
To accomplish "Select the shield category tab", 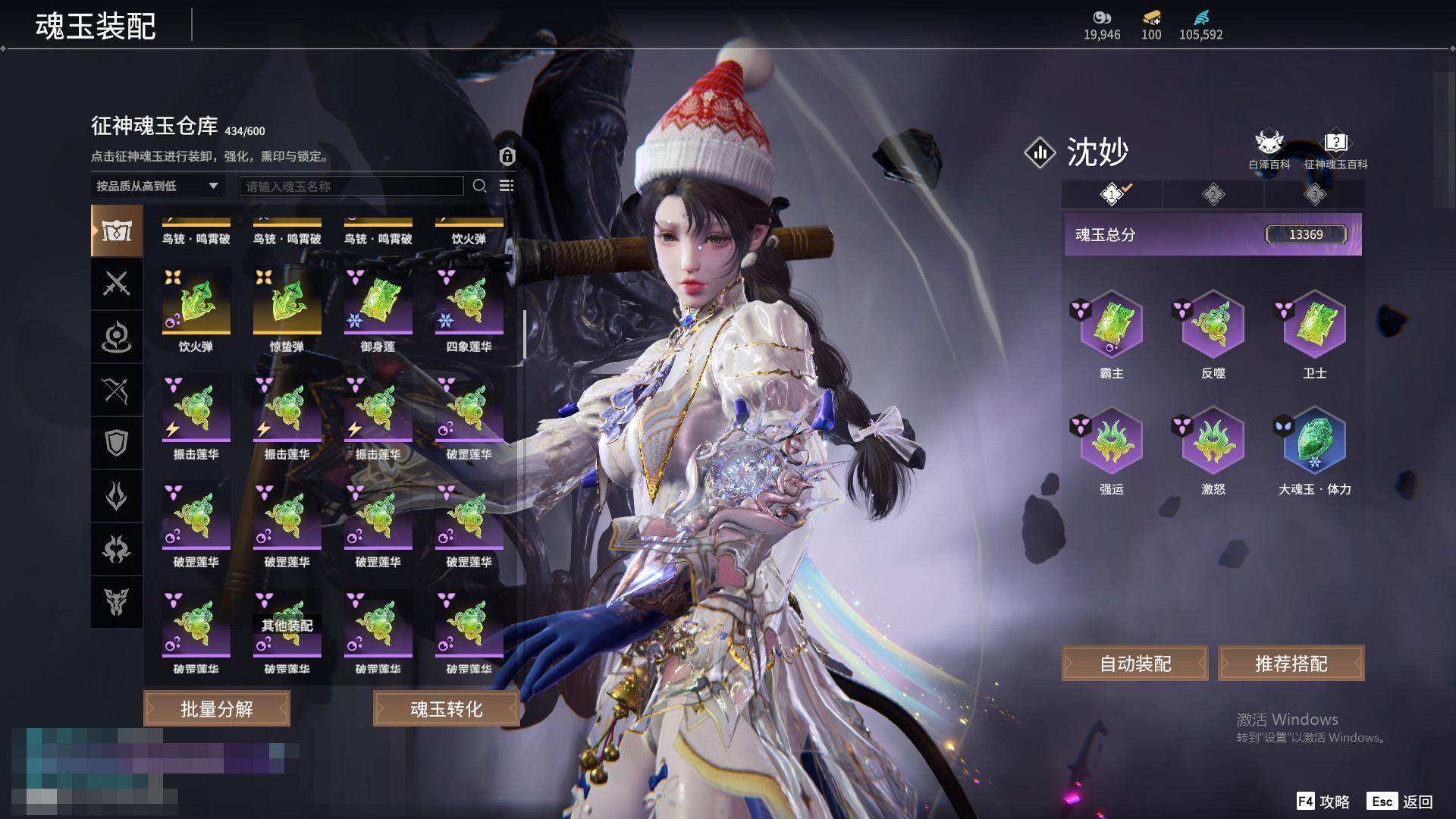I will click(116, 443).
